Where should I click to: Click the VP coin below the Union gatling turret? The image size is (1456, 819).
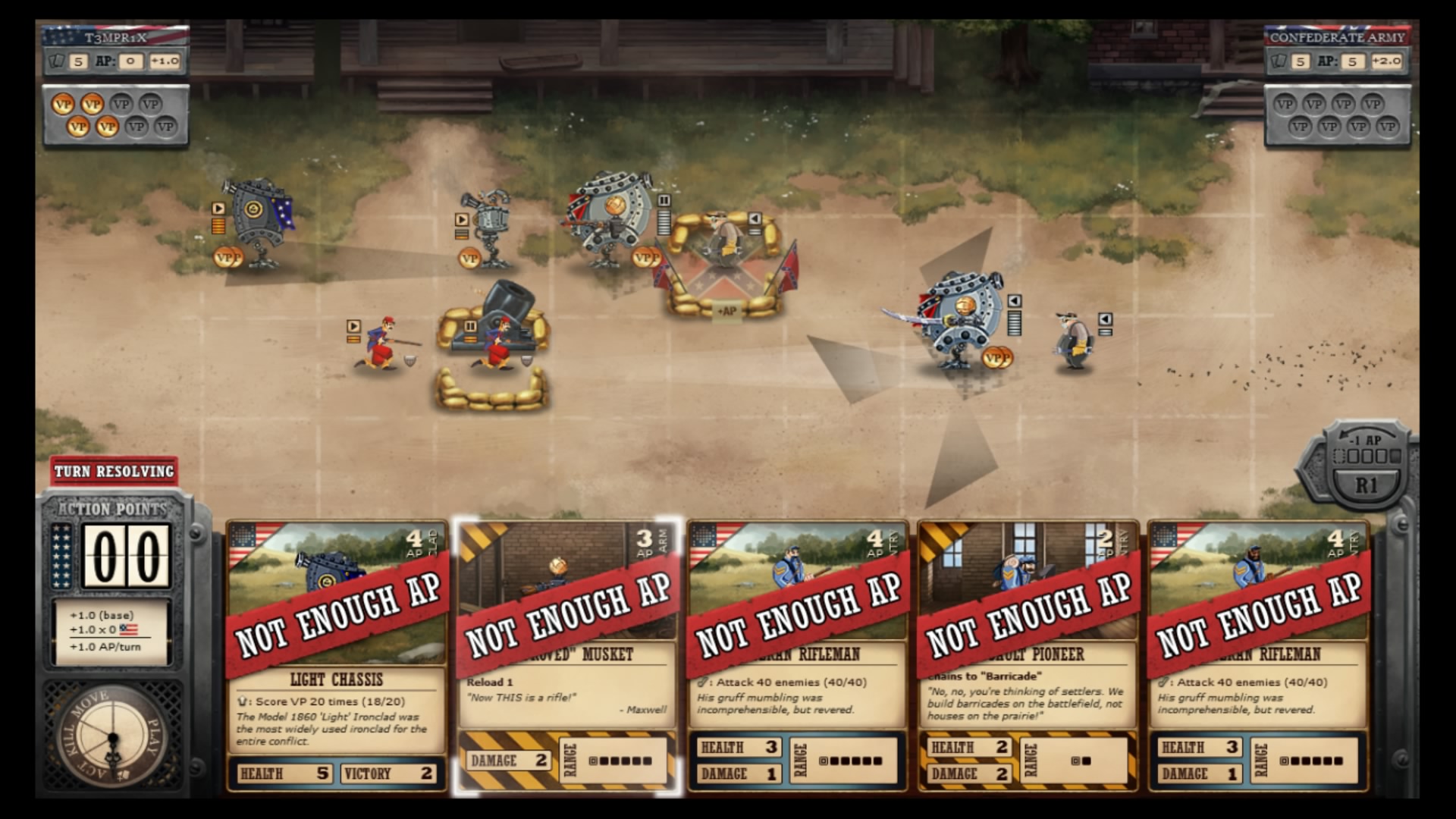tap(469, 259)
